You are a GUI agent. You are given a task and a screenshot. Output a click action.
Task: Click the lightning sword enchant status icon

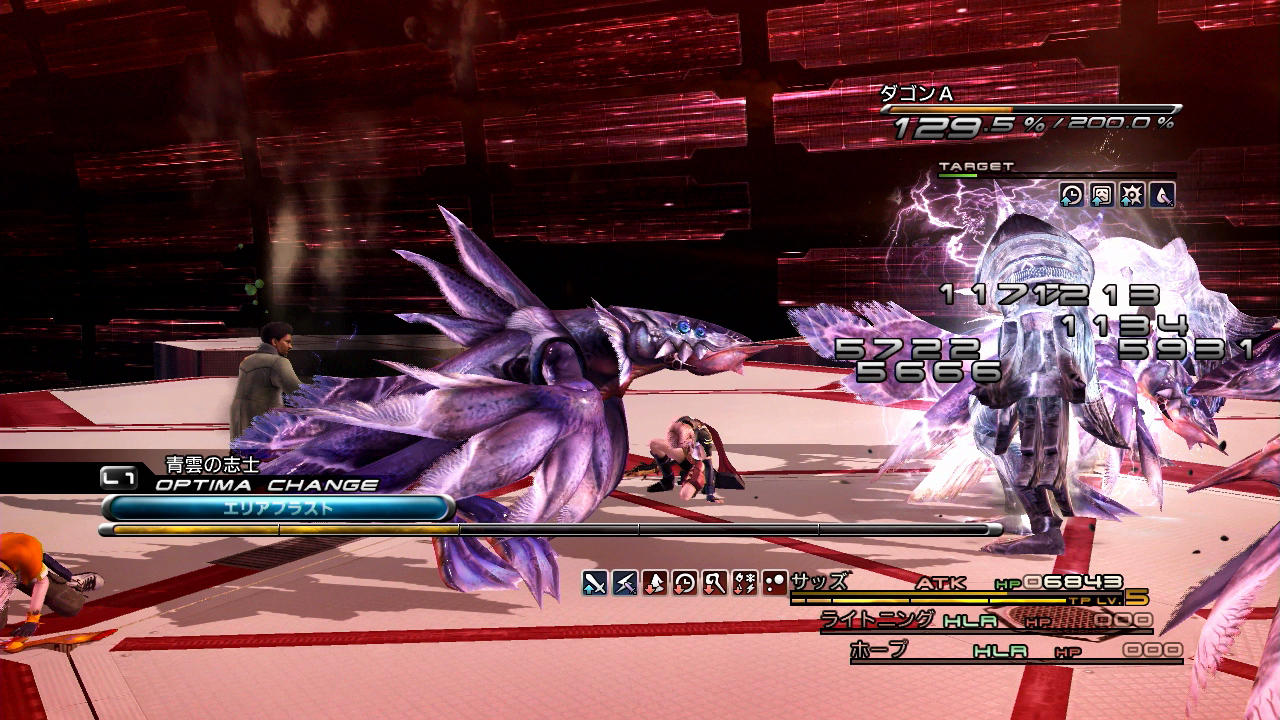point(626,583)
